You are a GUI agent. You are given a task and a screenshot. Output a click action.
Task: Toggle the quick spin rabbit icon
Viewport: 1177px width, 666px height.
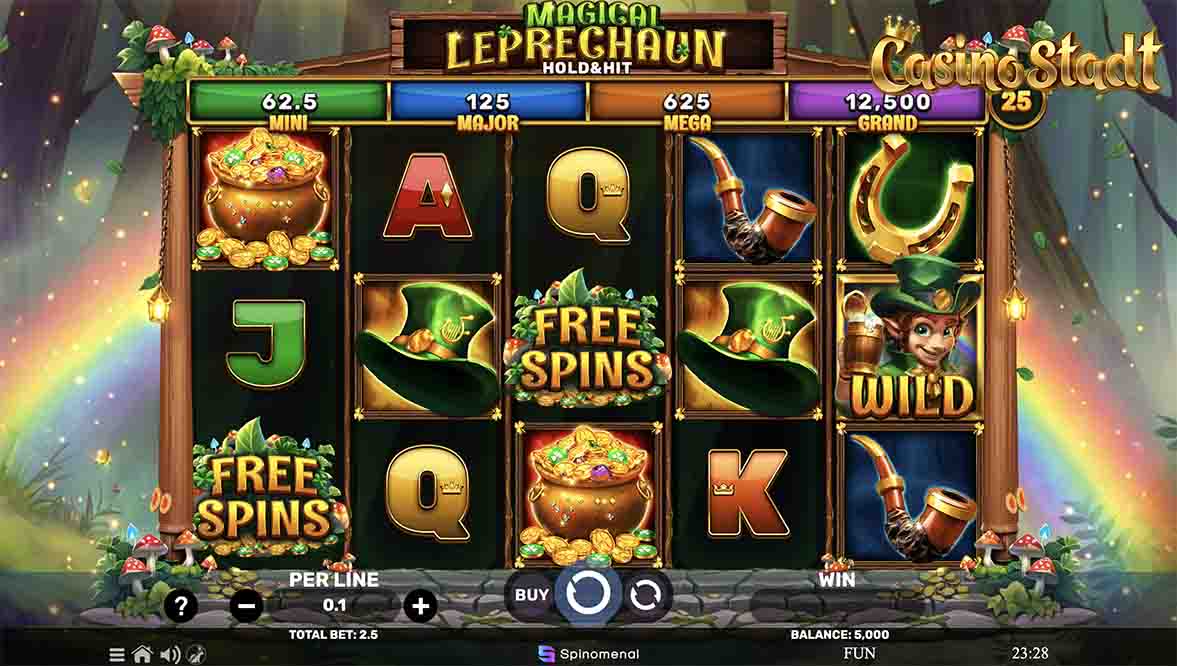[x=195, y=655]
